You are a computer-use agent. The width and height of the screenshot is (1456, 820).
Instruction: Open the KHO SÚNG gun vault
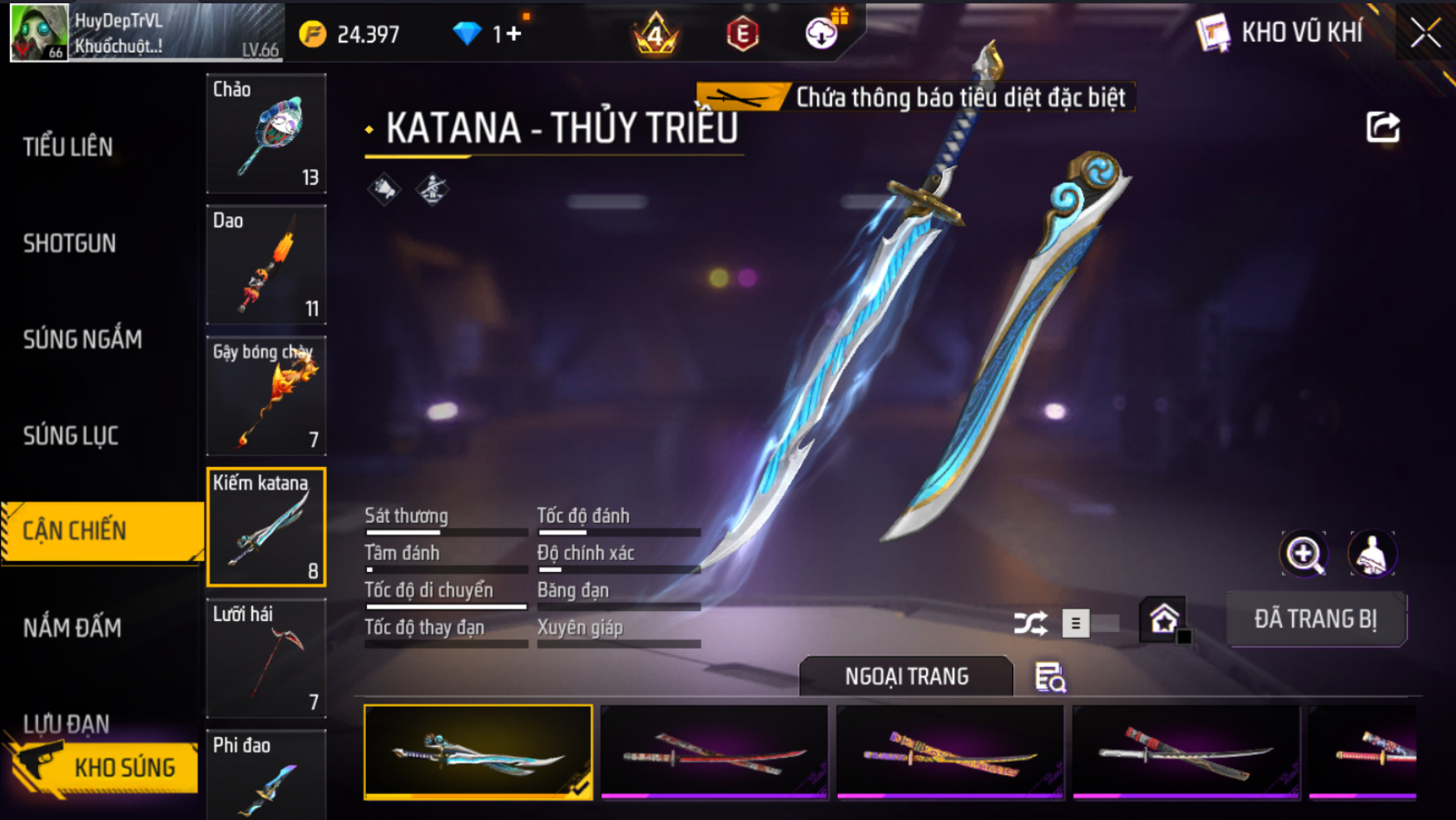tap(104, 767)
